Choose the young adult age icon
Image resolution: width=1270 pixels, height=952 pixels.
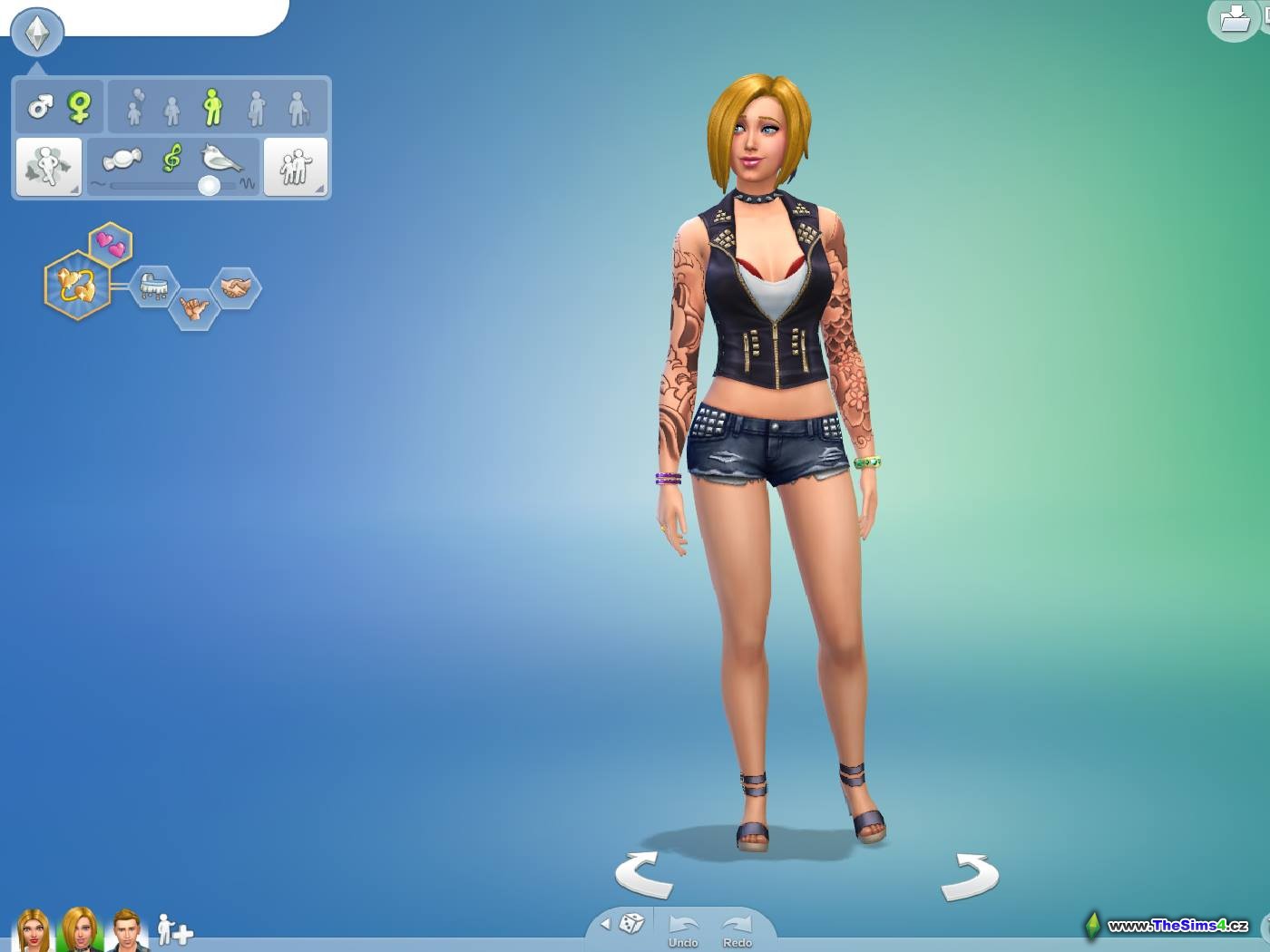(x=212, y=108)
